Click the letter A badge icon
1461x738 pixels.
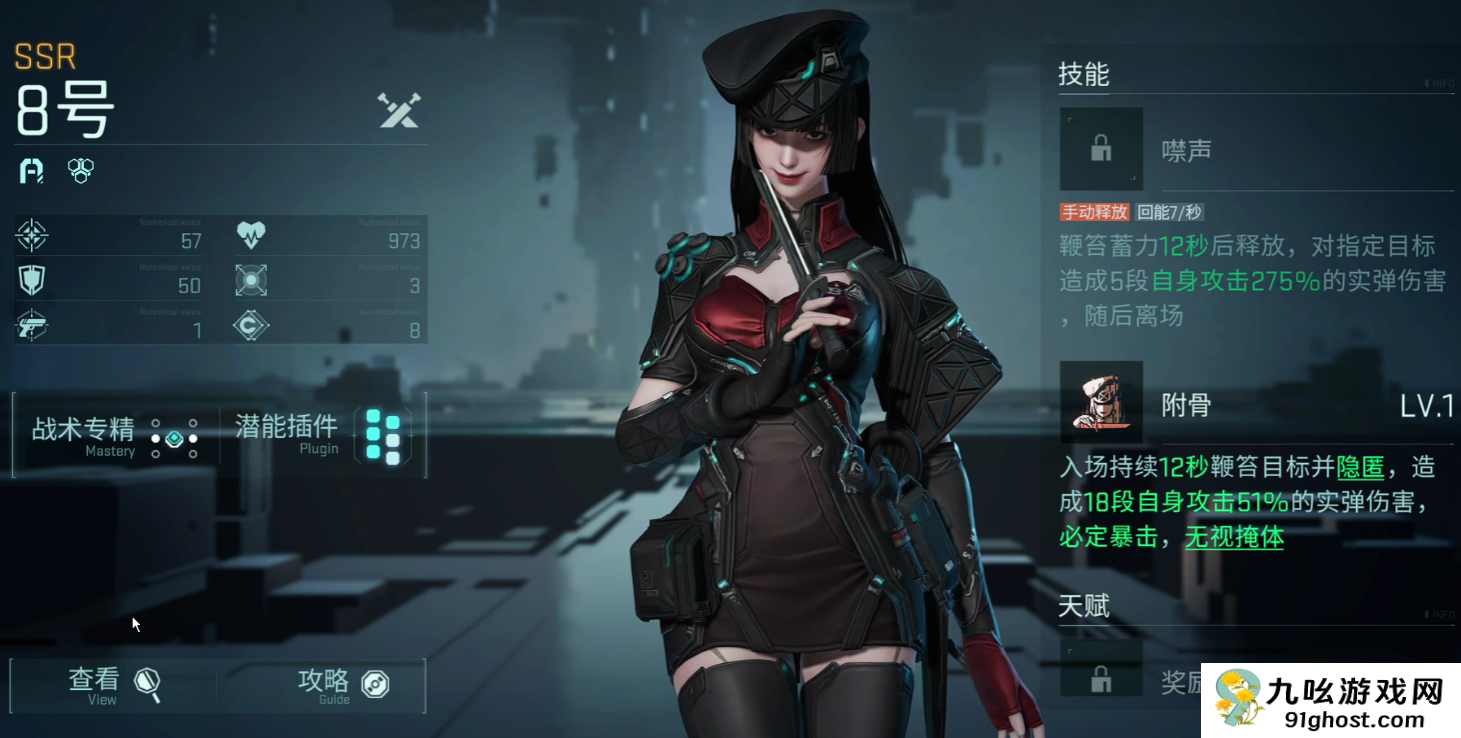[31, 171]
